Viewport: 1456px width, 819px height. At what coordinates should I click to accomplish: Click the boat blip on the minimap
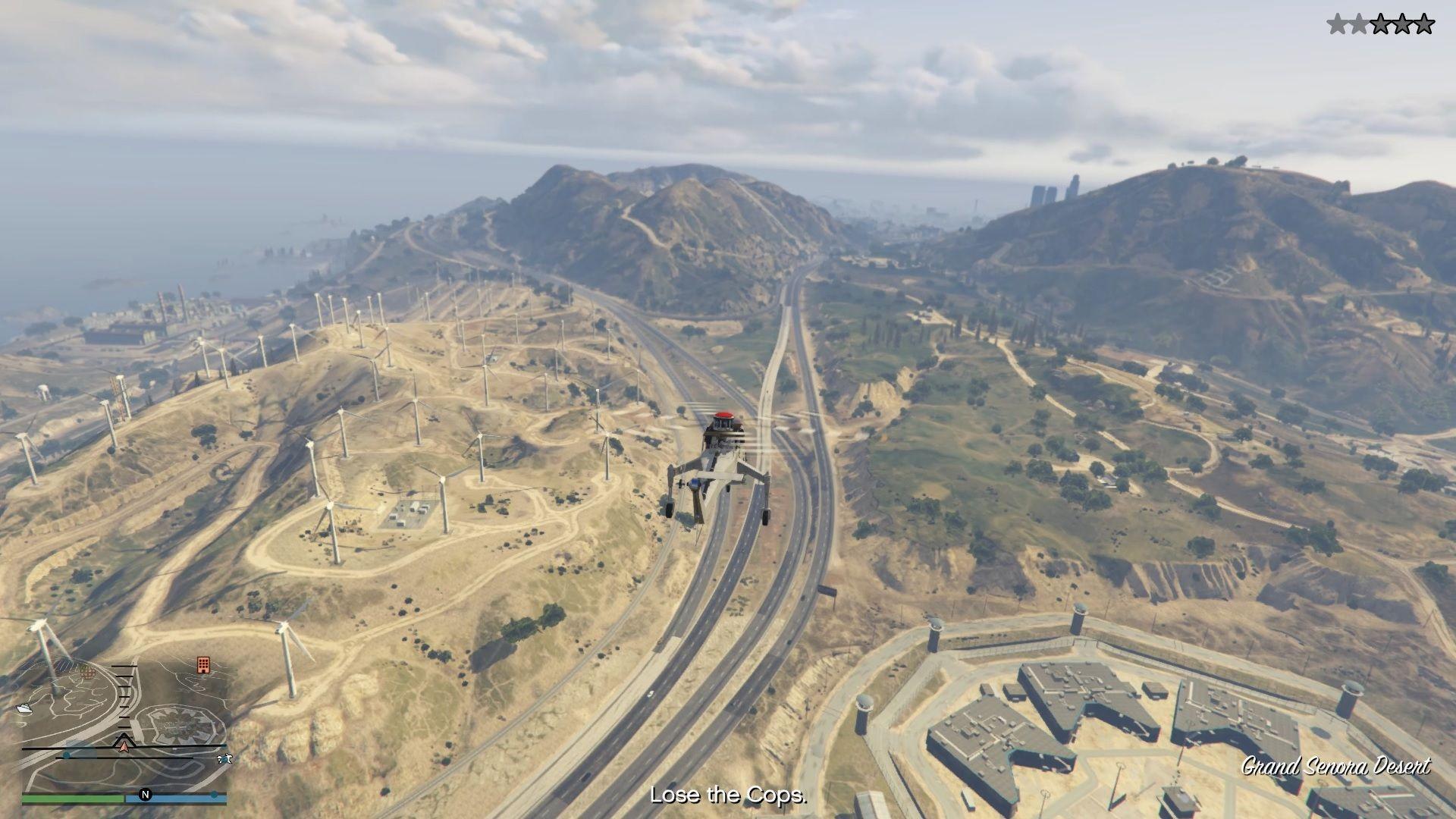click(x=25, y=708)
